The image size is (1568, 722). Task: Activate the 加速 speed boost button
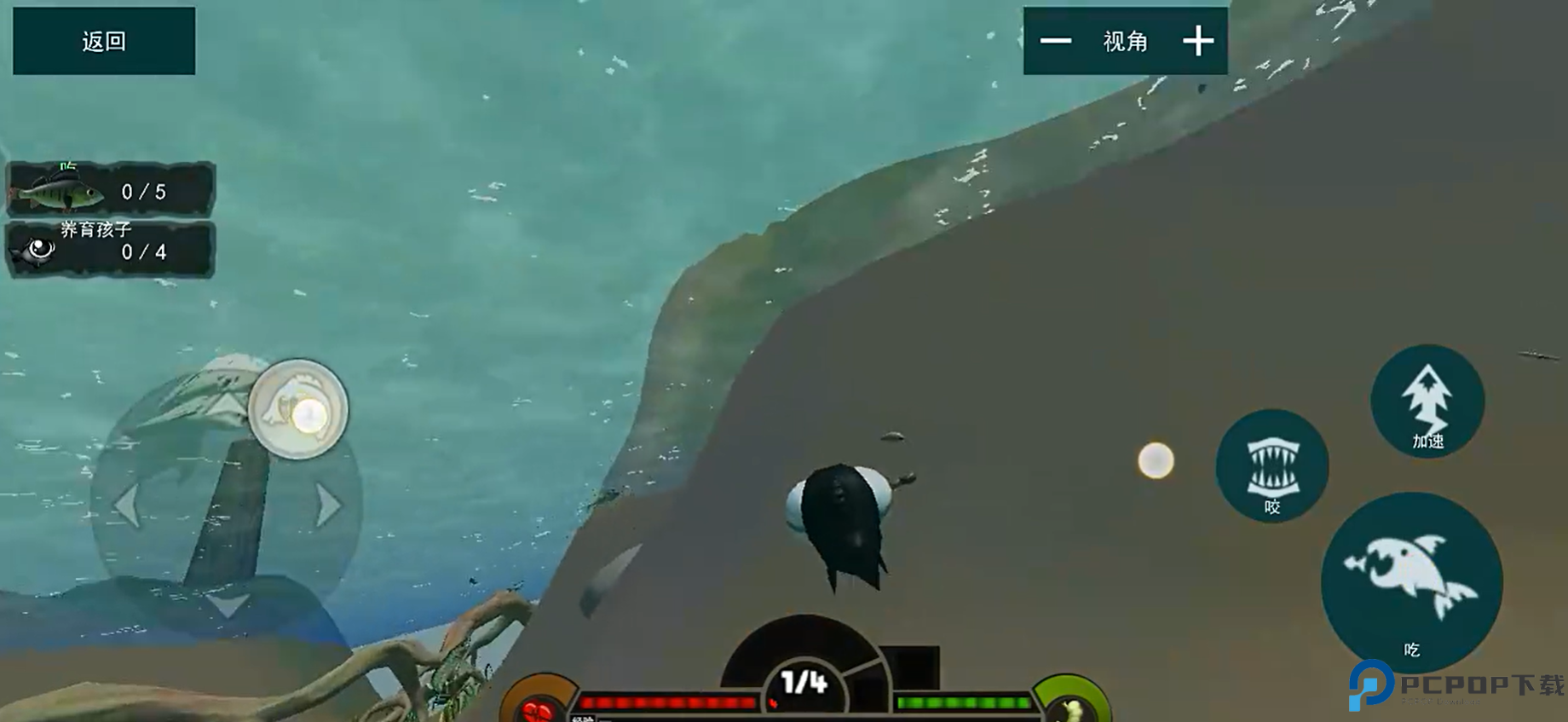pos(1427,401)
